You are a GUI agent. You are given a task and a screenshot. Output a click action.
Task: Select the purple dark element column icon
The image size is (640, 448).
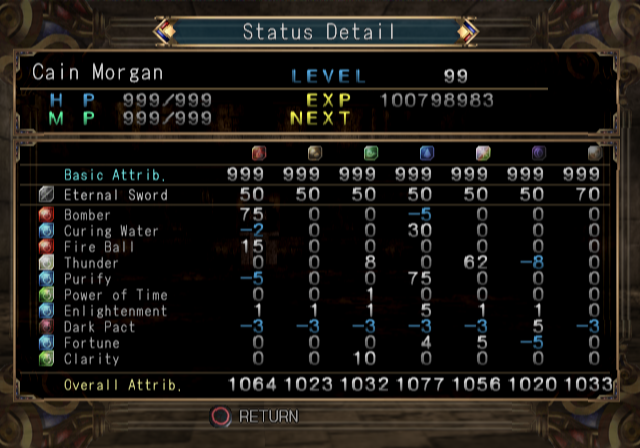pos(539,154)
